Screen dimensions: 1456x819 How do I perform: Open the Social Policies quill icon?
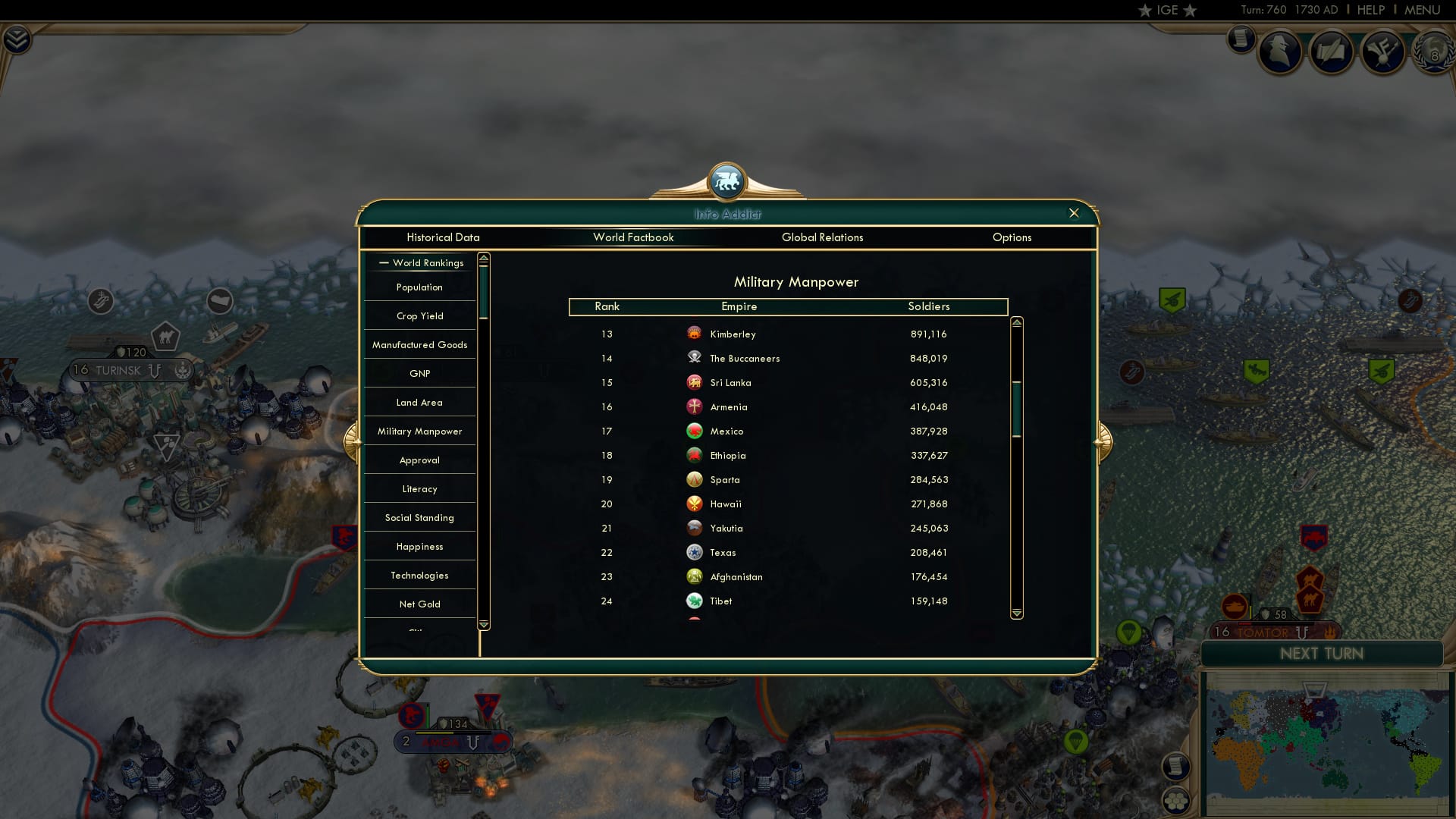tap(1333, 52)
